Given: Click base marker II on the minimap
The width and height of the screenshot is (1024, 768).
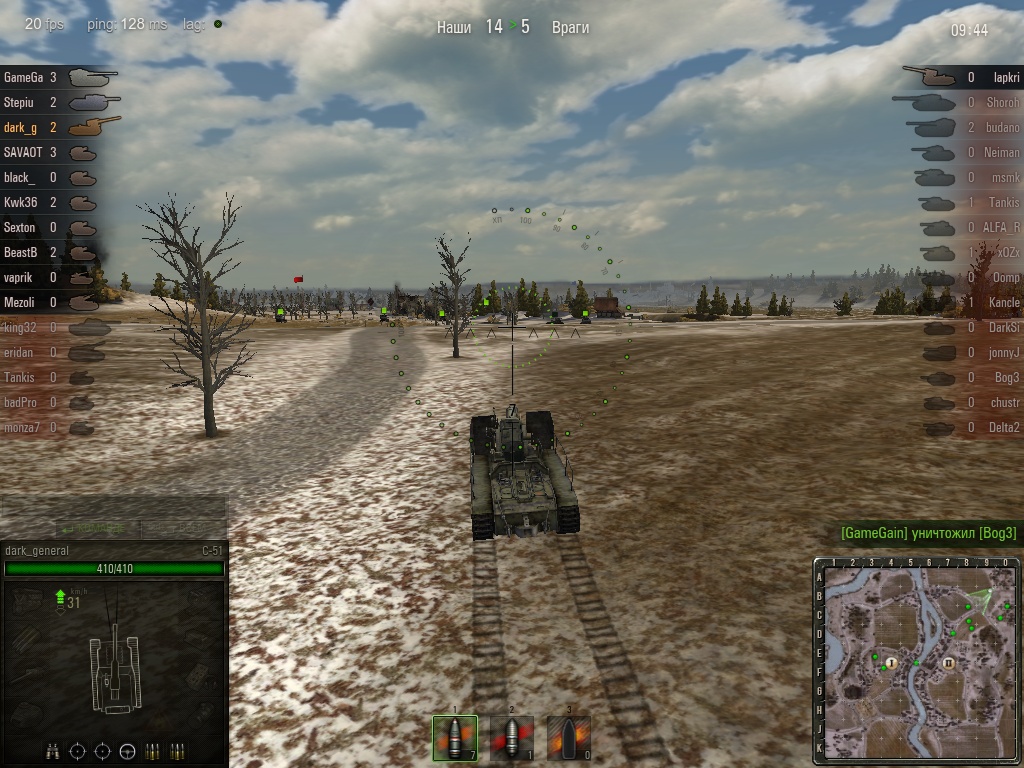Looking at the screenshot, I should tap(949, 663).
